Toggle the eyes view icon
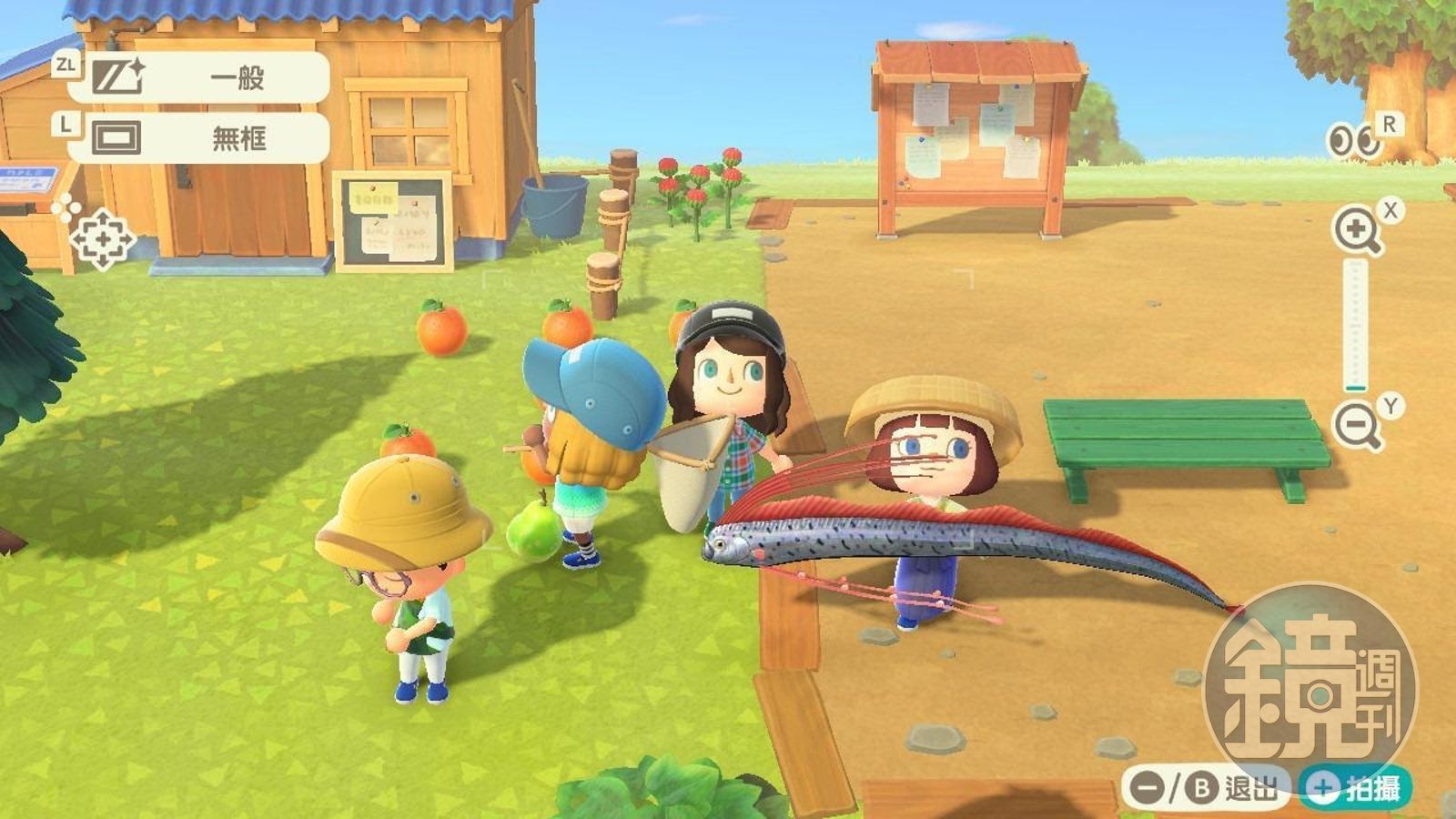The width and height of the screenshot is (1456, 819). 1352,140
